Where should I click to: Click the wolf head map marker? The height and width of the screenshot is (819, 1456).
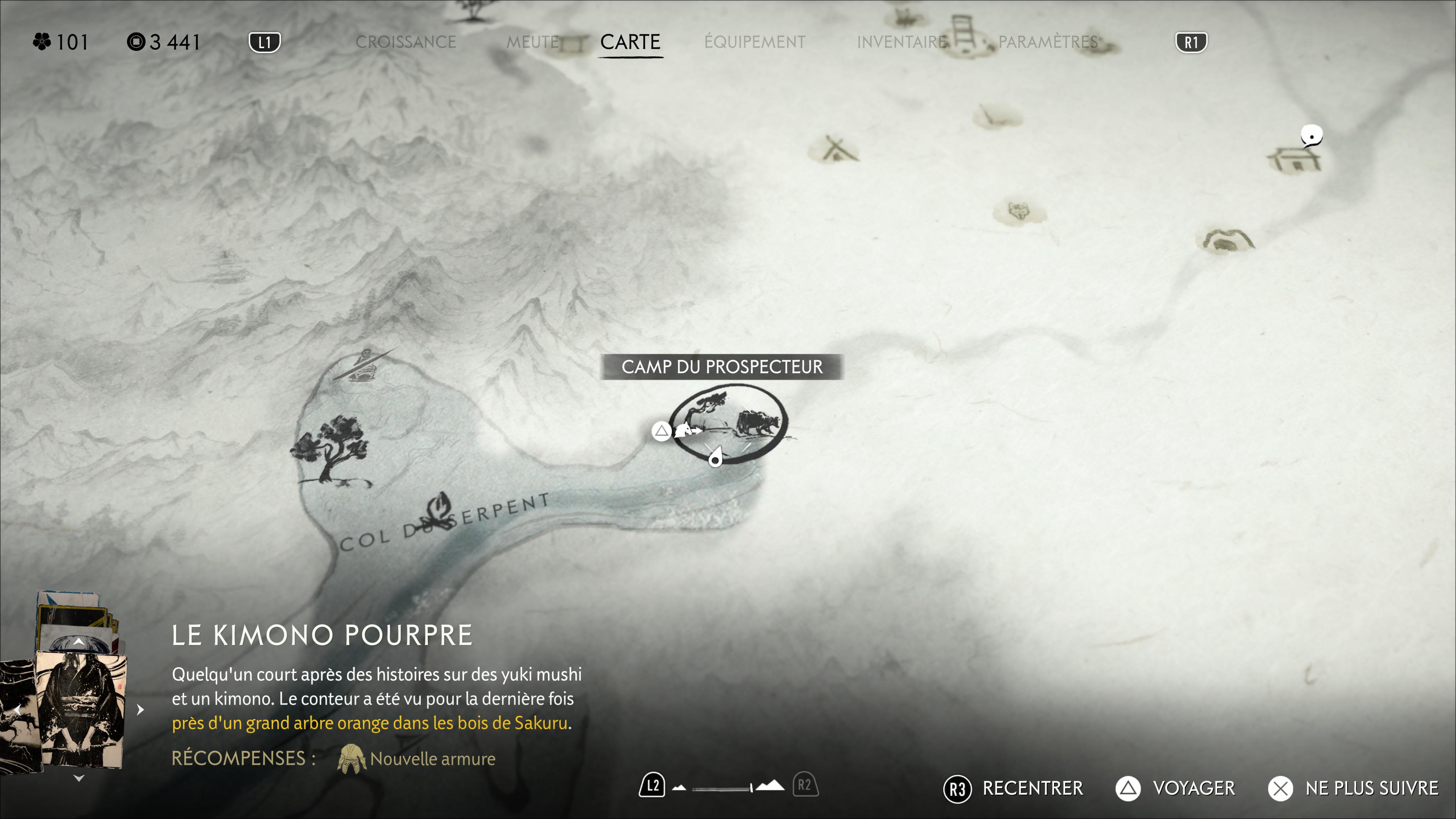click(1019, 212)
